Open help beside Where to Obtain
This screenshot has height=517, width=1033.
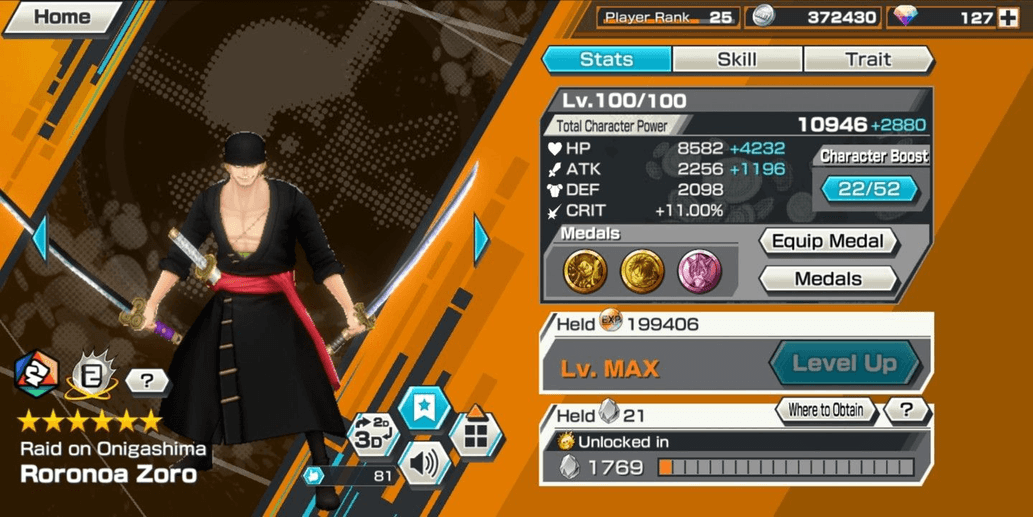point(906,410)
